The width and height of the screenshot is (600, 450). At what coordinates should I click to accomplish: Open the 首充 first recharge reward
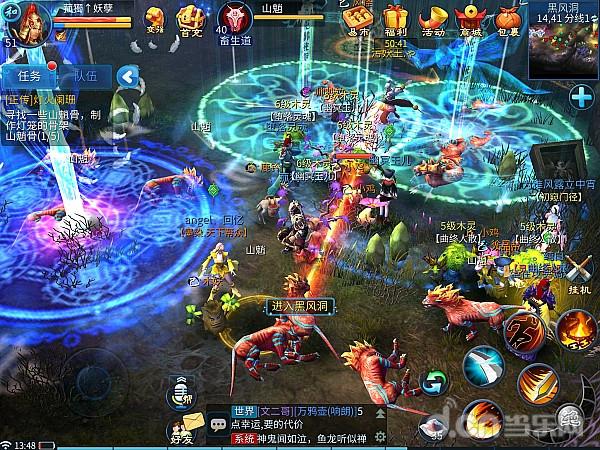click(190, 17)
